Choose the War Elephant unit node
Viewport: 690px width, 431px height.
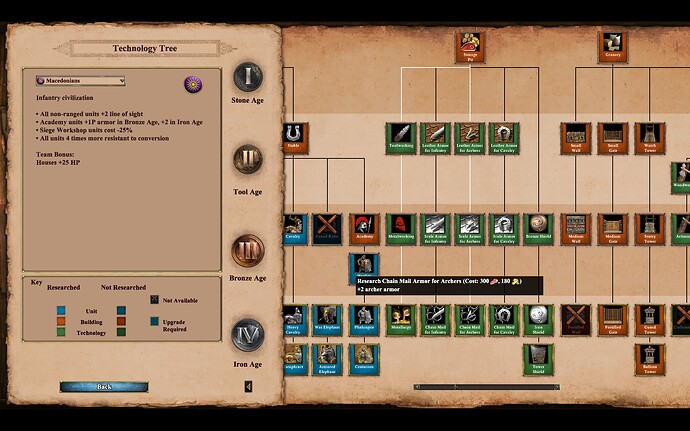[x=328, y=318]
